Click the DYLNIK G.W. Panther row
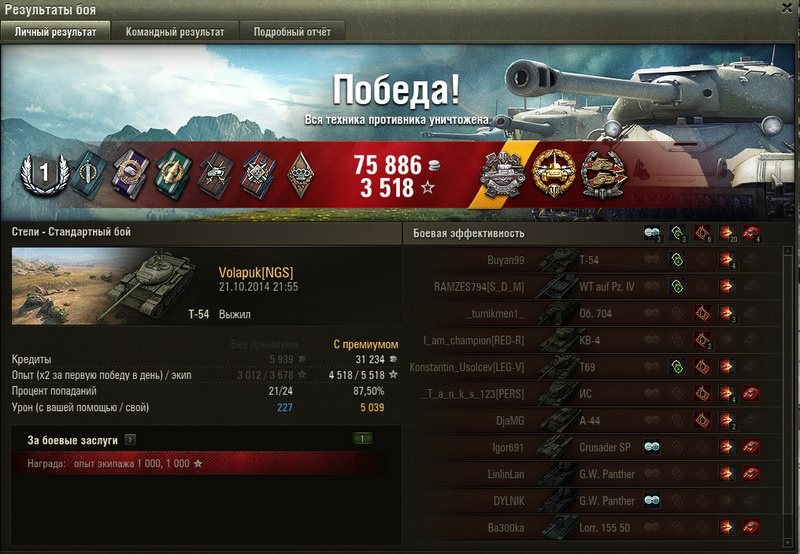 click(x=600, y=500)
